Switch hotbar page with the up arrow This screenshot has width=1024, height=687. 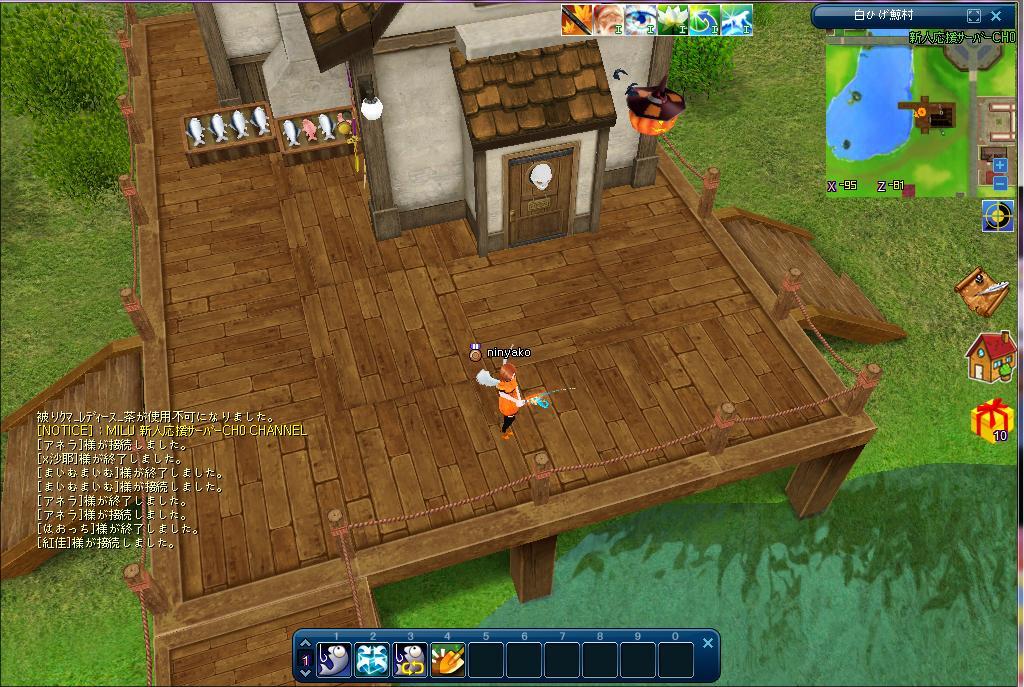pos(306,645)
